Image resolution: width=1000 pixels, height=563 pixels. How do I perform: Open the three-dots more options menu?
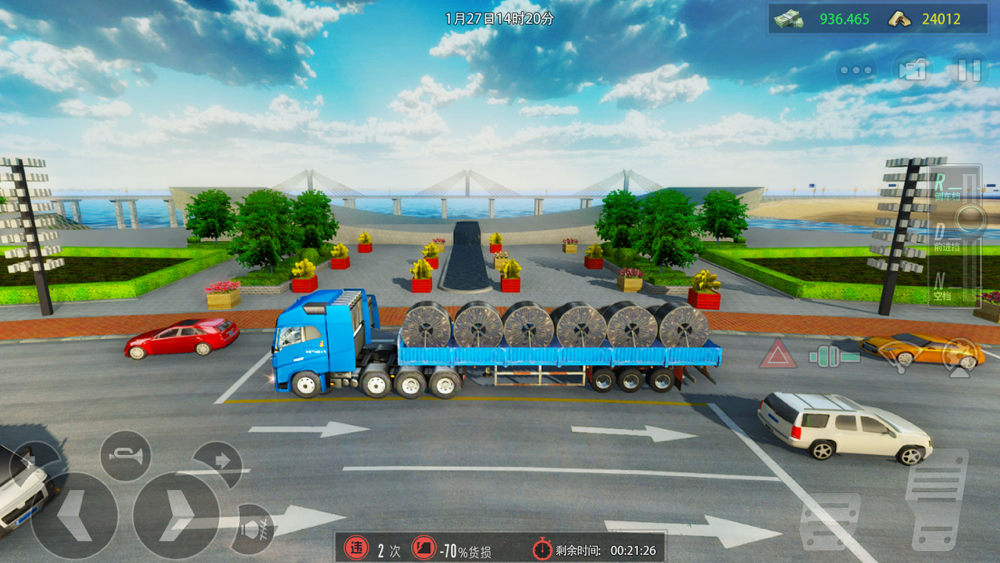tap(856, 70)
